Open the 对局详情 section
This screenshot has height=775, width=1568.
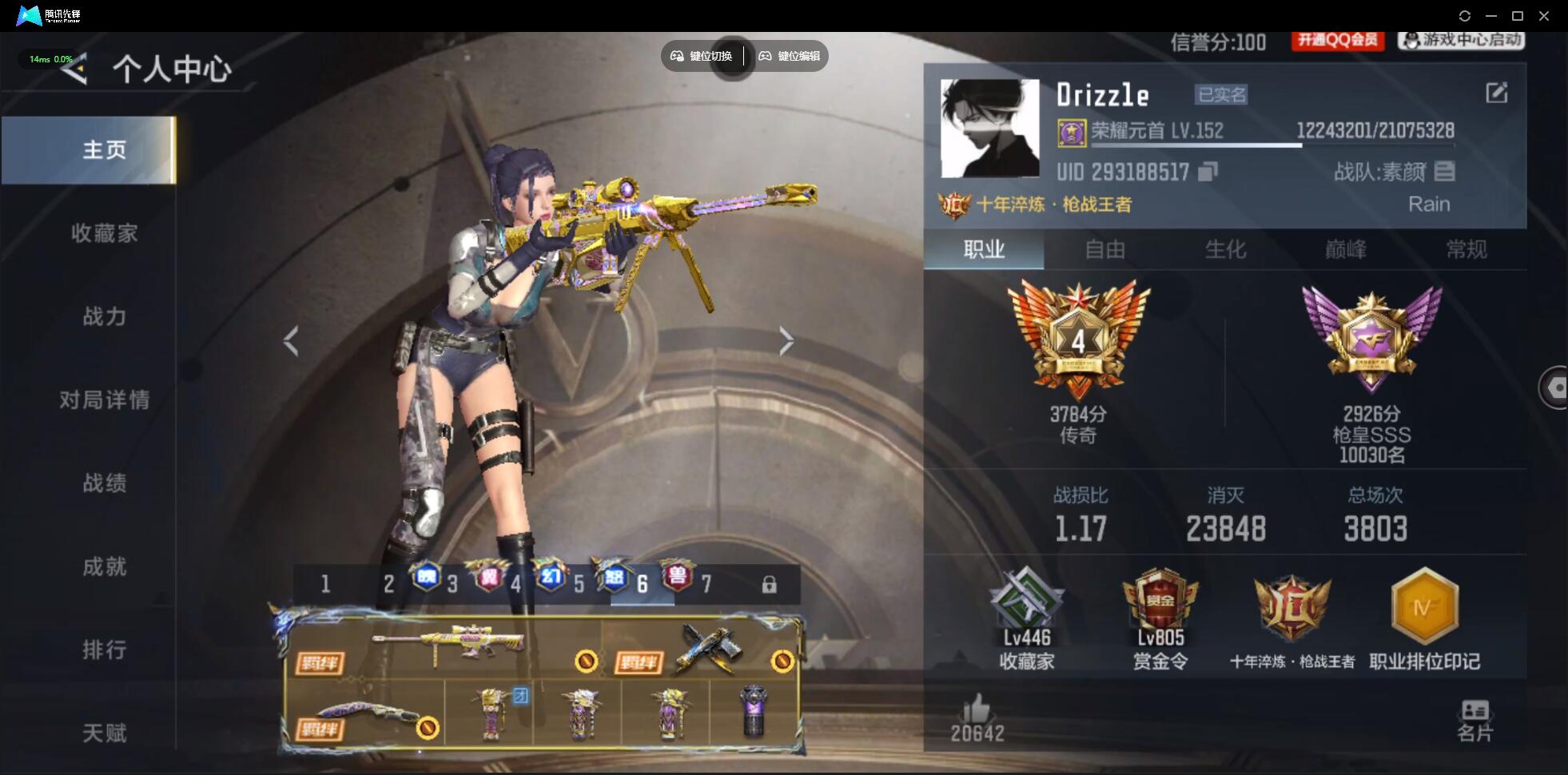click(104, 399)
